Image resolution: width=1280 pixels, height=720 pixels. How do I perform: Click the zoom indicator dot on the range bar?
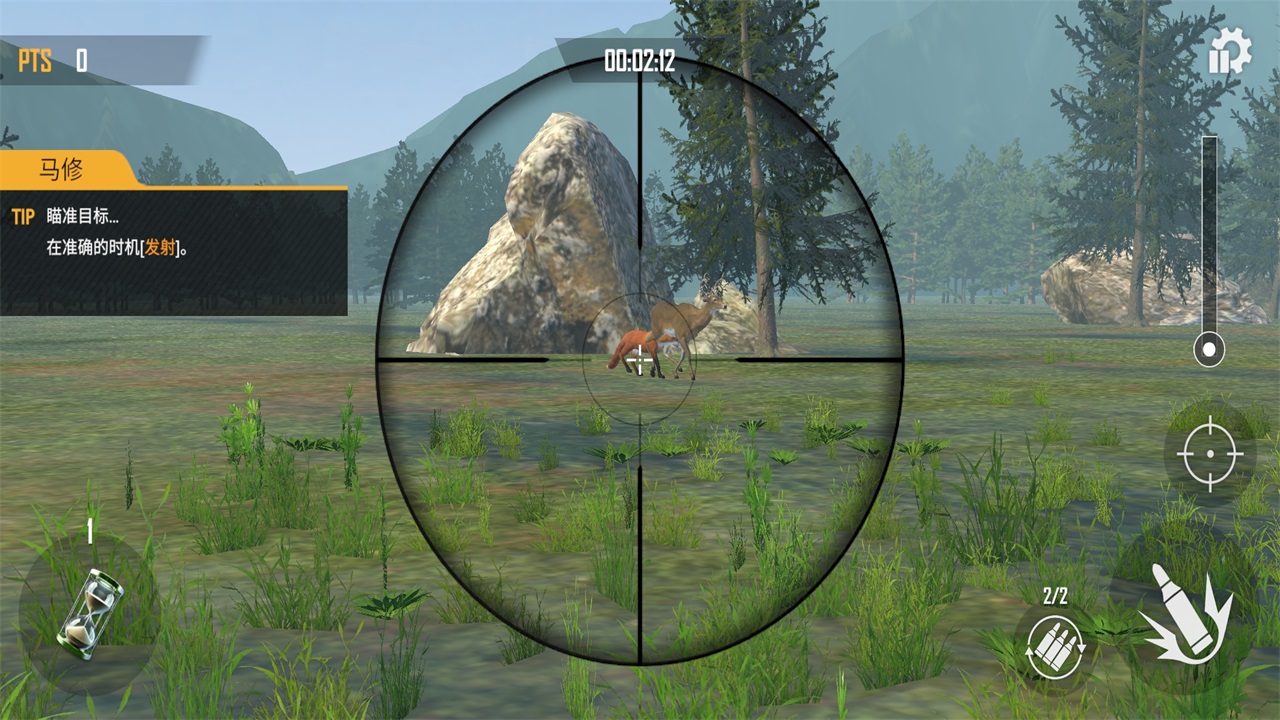pos(1209,349)
